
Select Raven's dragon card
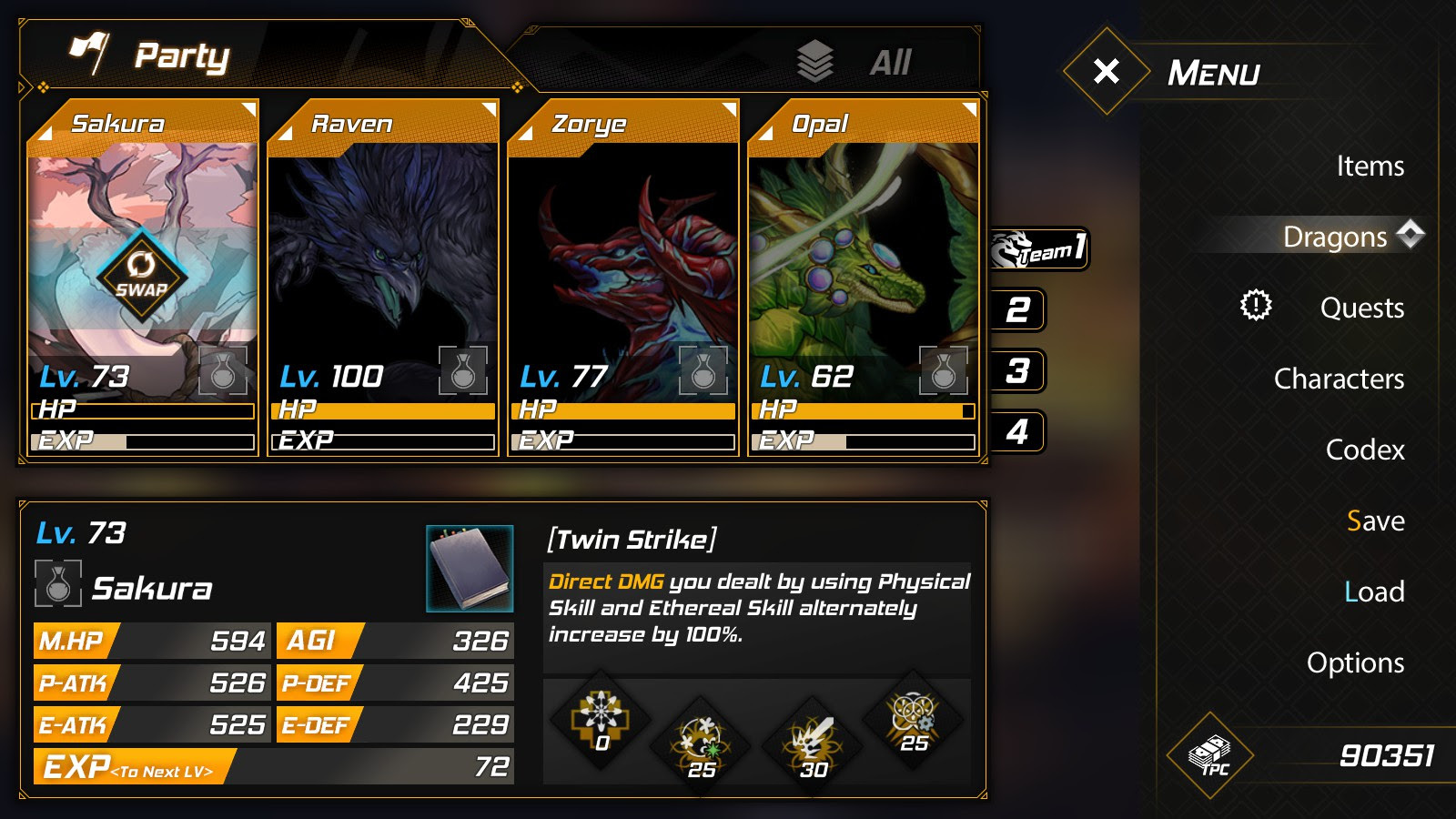tap(383, 273)
